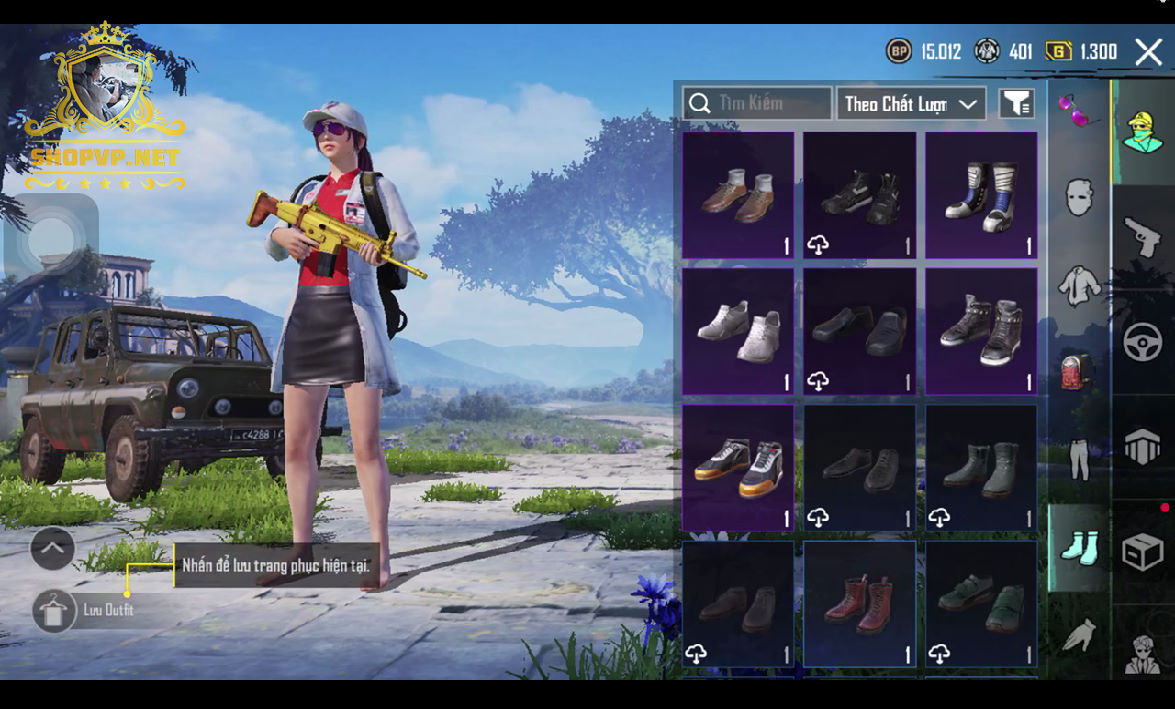The width and height of the screenshot is (1175, 709).
Task: Click the round up-arrow expand button
Action: tap(52, 548)
